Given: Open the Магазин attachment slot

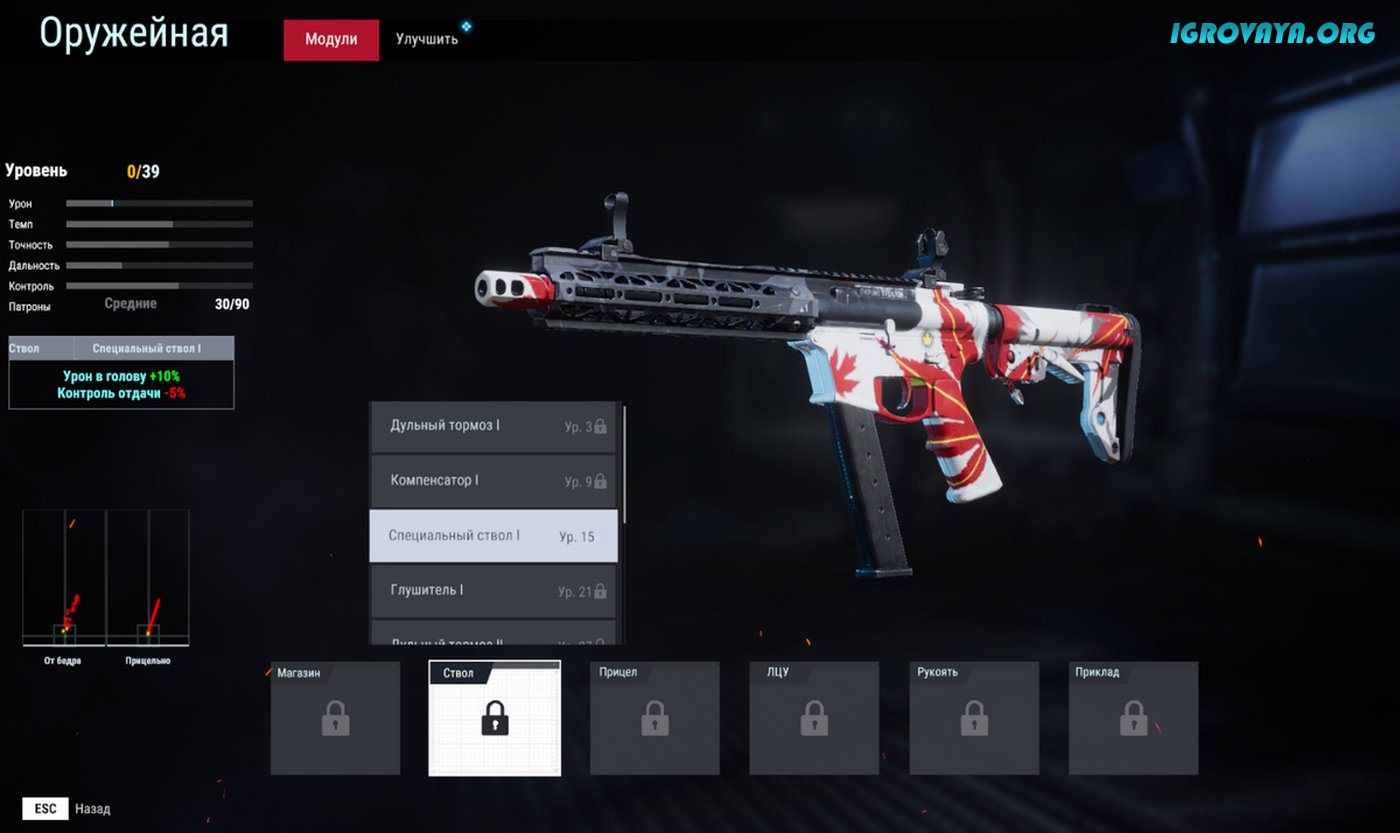Looking at the screenshot, I should pos(335,718).
